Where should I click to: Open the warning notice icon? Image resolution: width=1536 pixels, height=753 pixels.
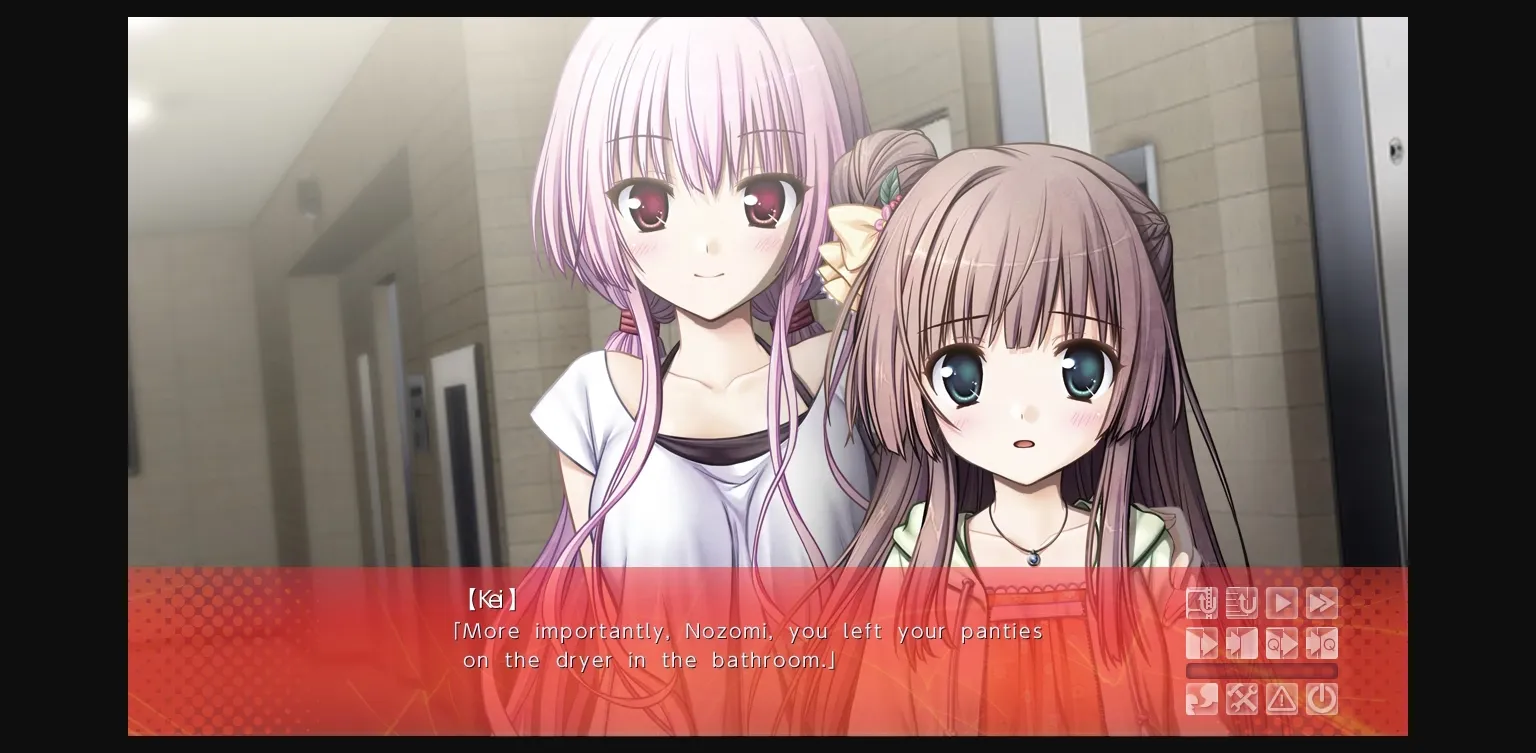click(x=1281, y=699)
